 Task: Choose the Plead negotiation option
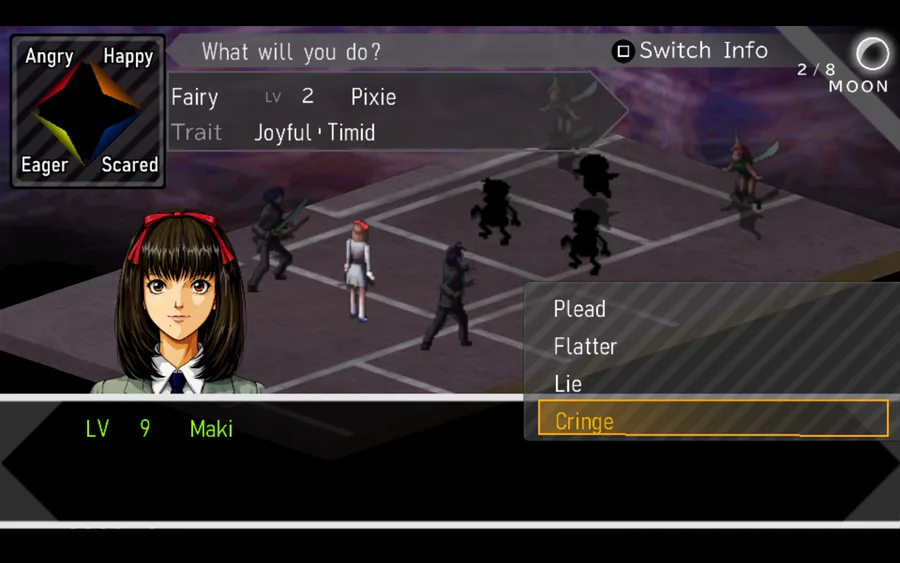pyautogui.click(x=580, y=309)
